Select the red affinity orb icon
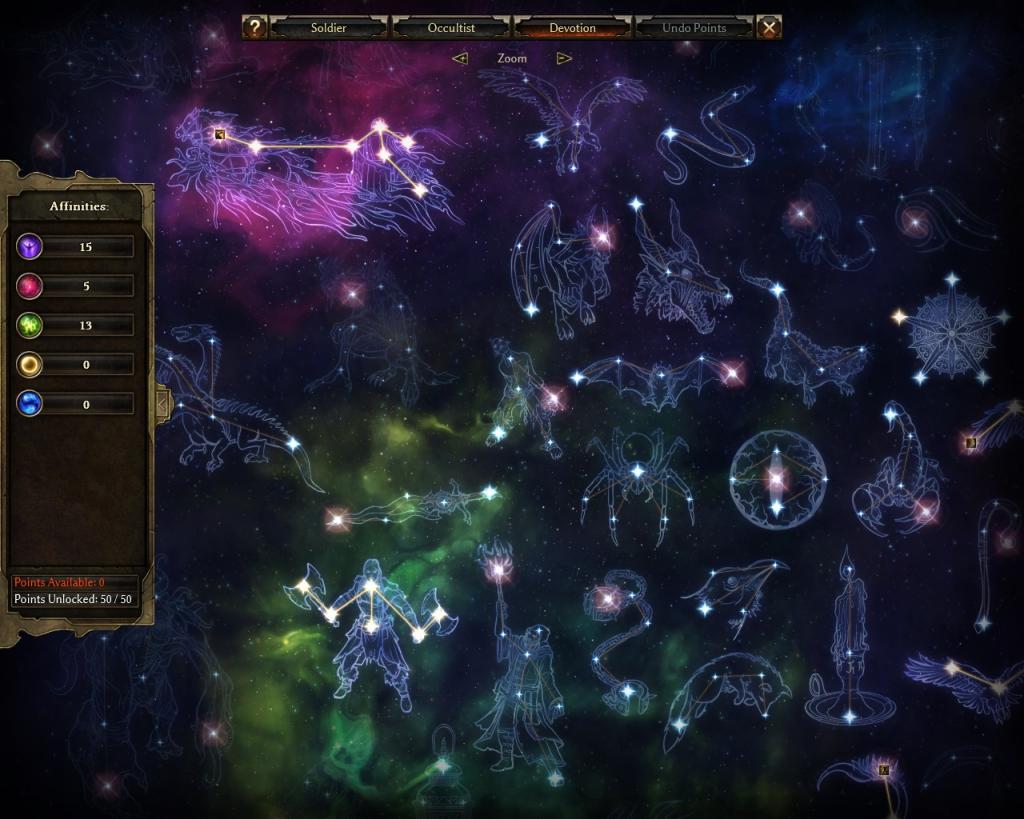Image resolution: width=1024 pixels, height=819 pixels. coord(30,286)
